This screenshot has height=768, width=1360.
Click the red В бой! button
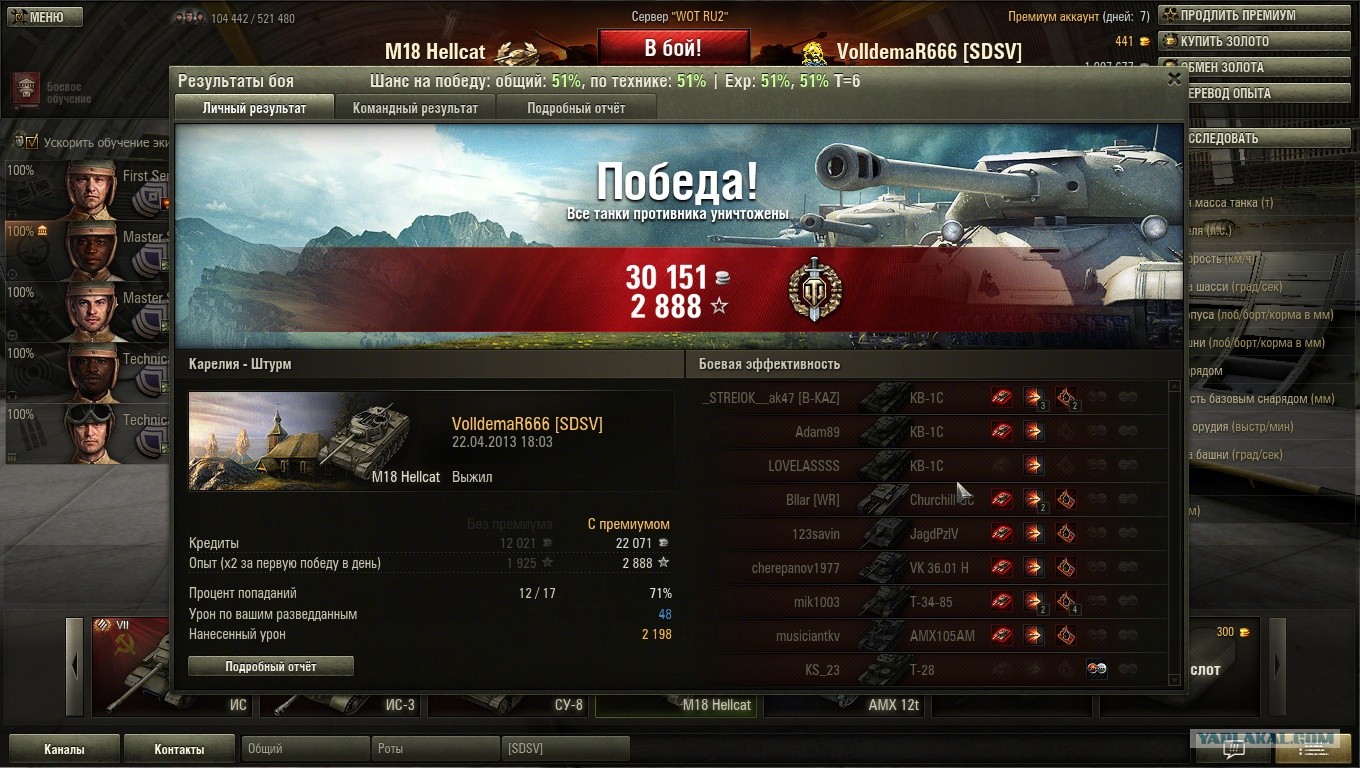[673, 48]
